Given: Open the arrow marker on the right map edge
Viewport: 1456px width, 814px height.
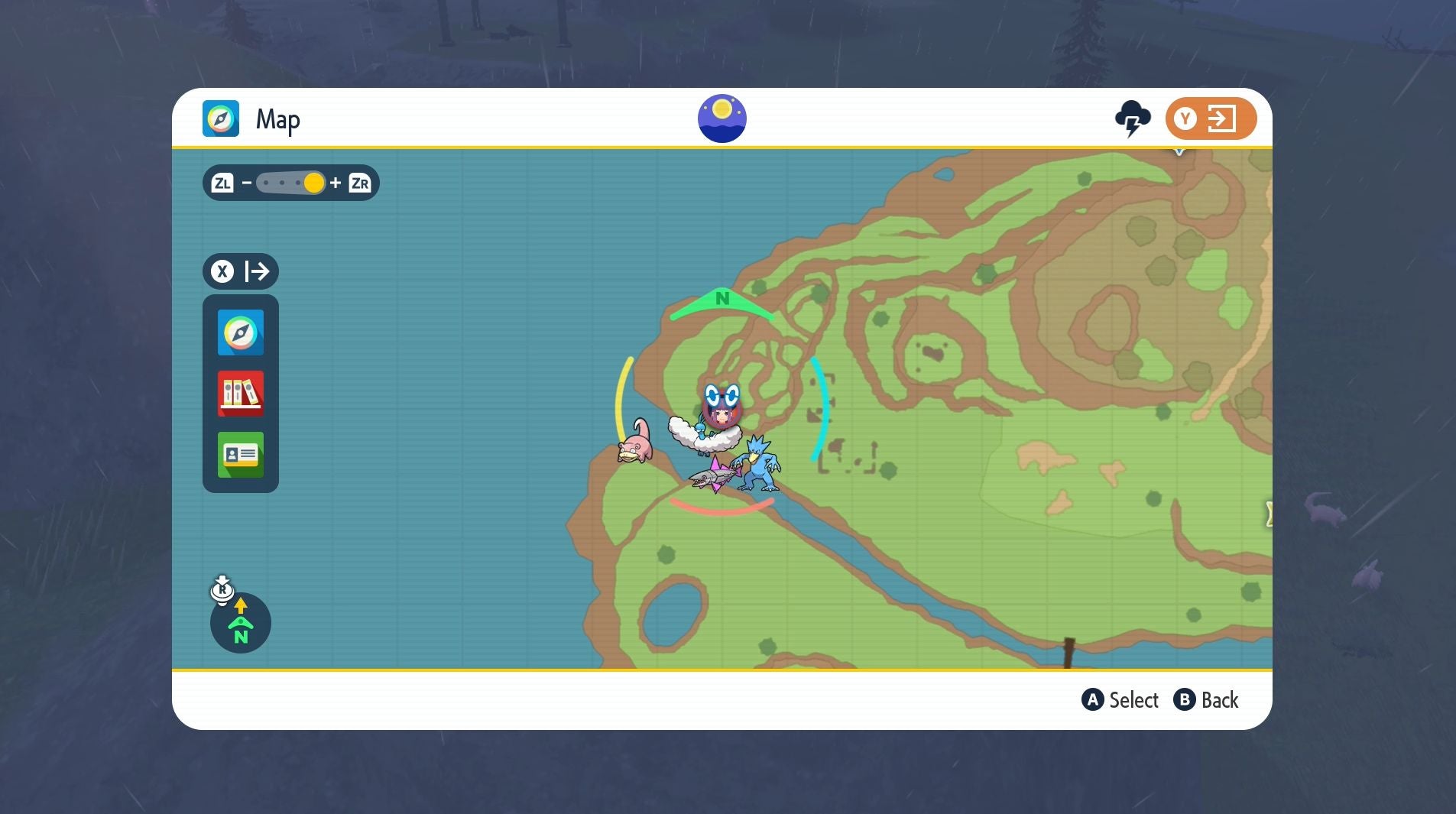Looking at the screenshot, I should click(x=1269, y=515).
